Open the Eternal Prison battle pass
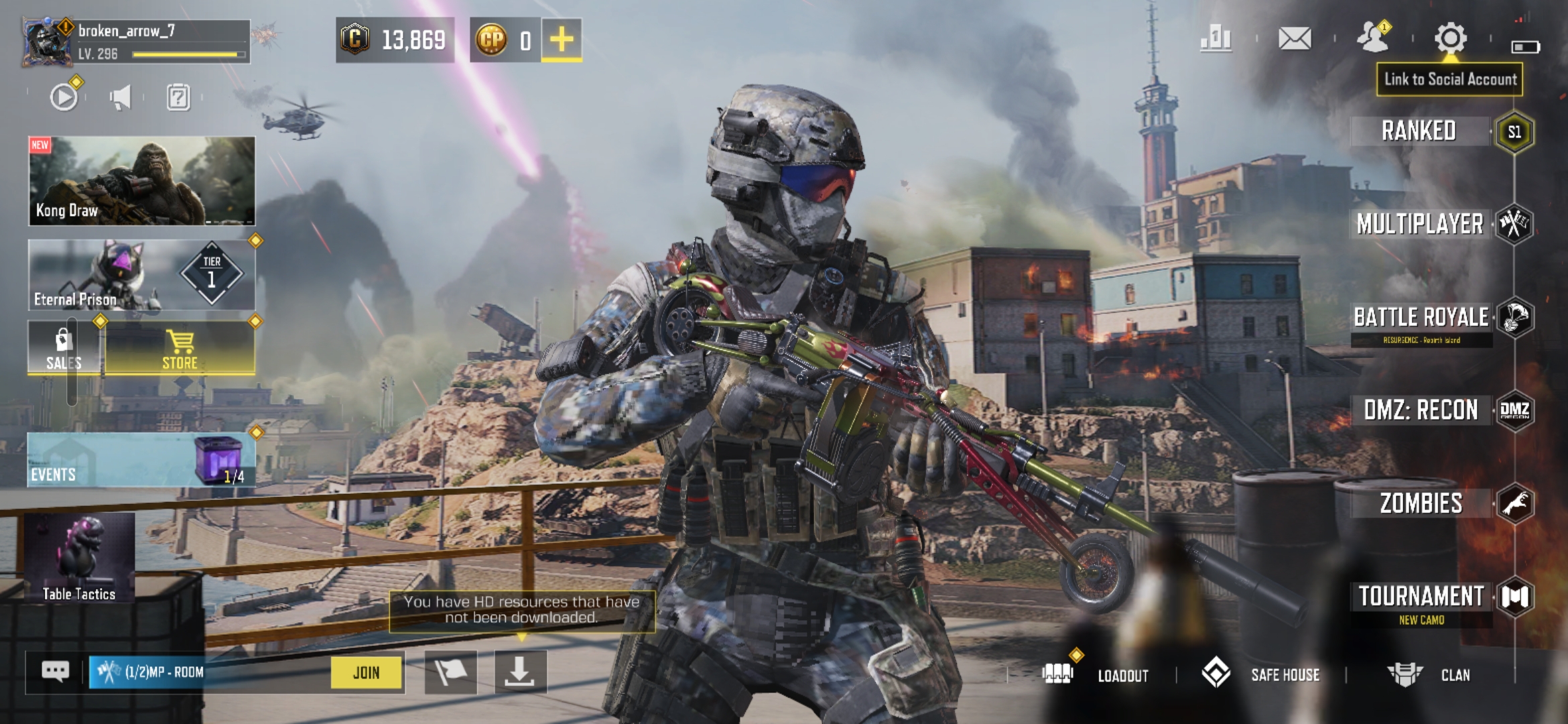Screen dimensions: 1568x724 tap(141, 275)
